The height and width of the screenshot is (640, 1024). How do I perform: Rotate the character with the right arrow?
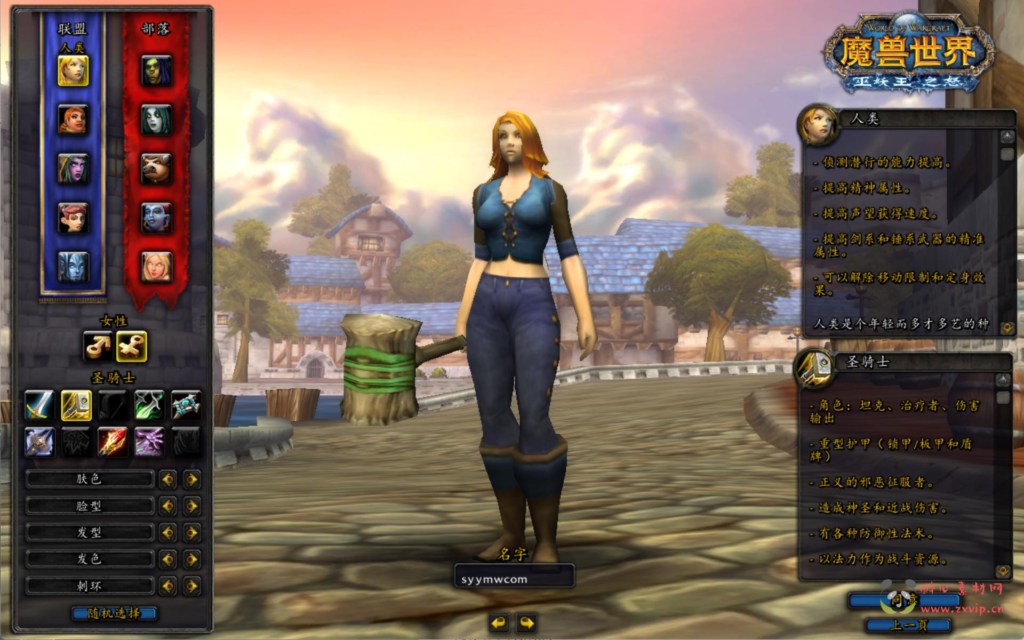point(527,622)
